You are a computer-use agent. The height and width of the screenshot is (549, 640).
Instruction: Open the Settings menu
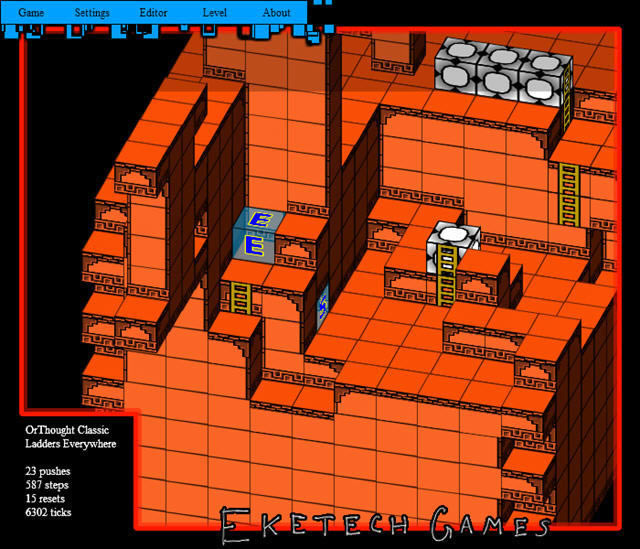coord(92,13)
